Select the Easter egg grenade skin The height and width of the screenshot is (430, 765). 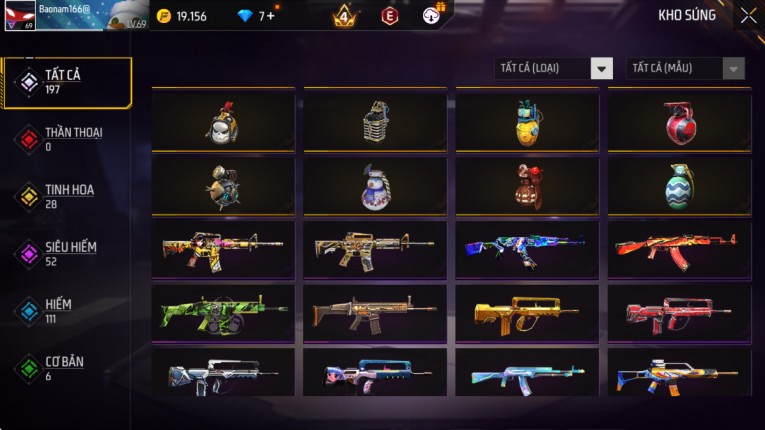point(679,186)
